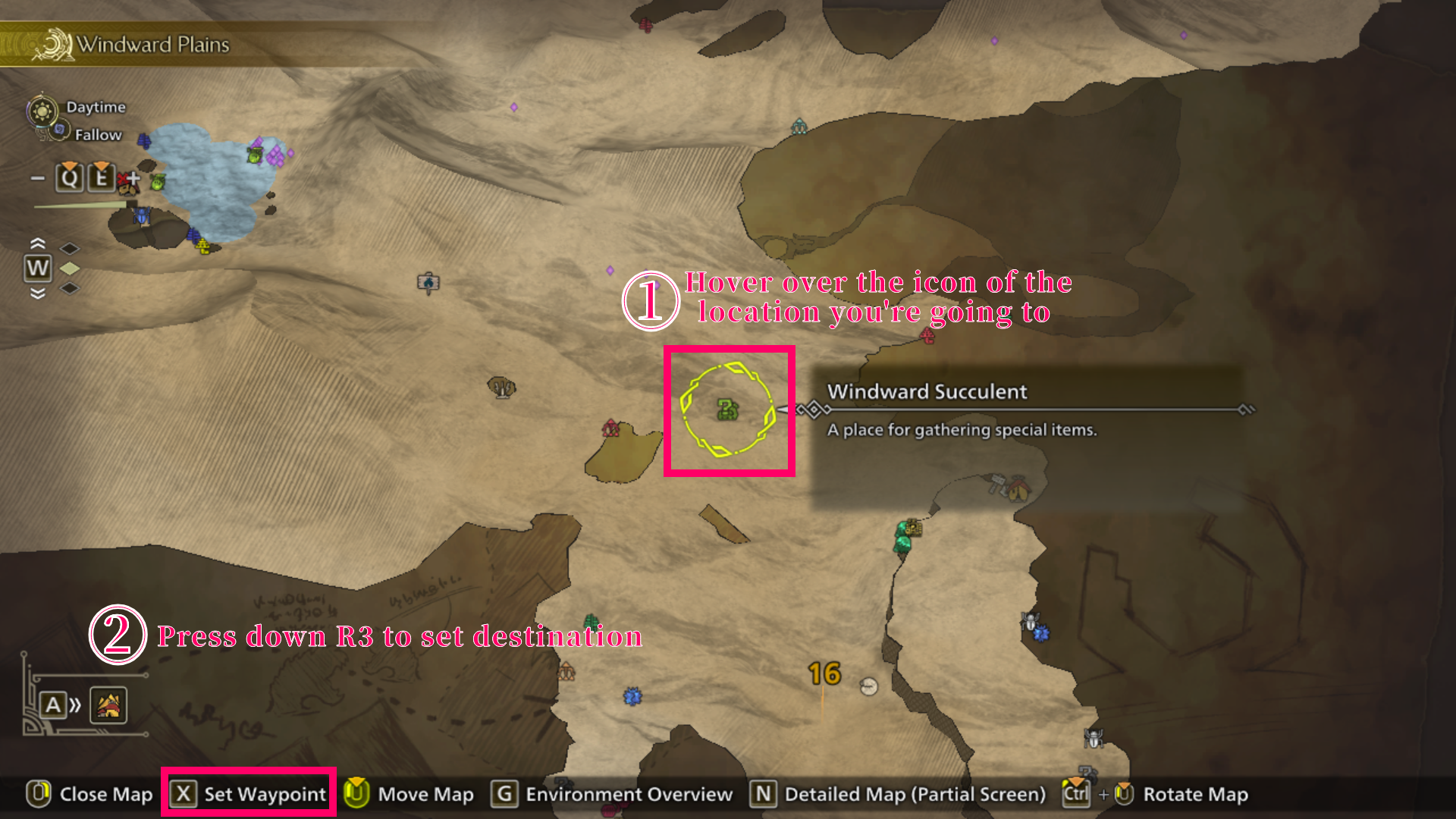Open Detailed Map (Partial Screen)
This screenshot has height=819, width=1456.
(898, 794)
